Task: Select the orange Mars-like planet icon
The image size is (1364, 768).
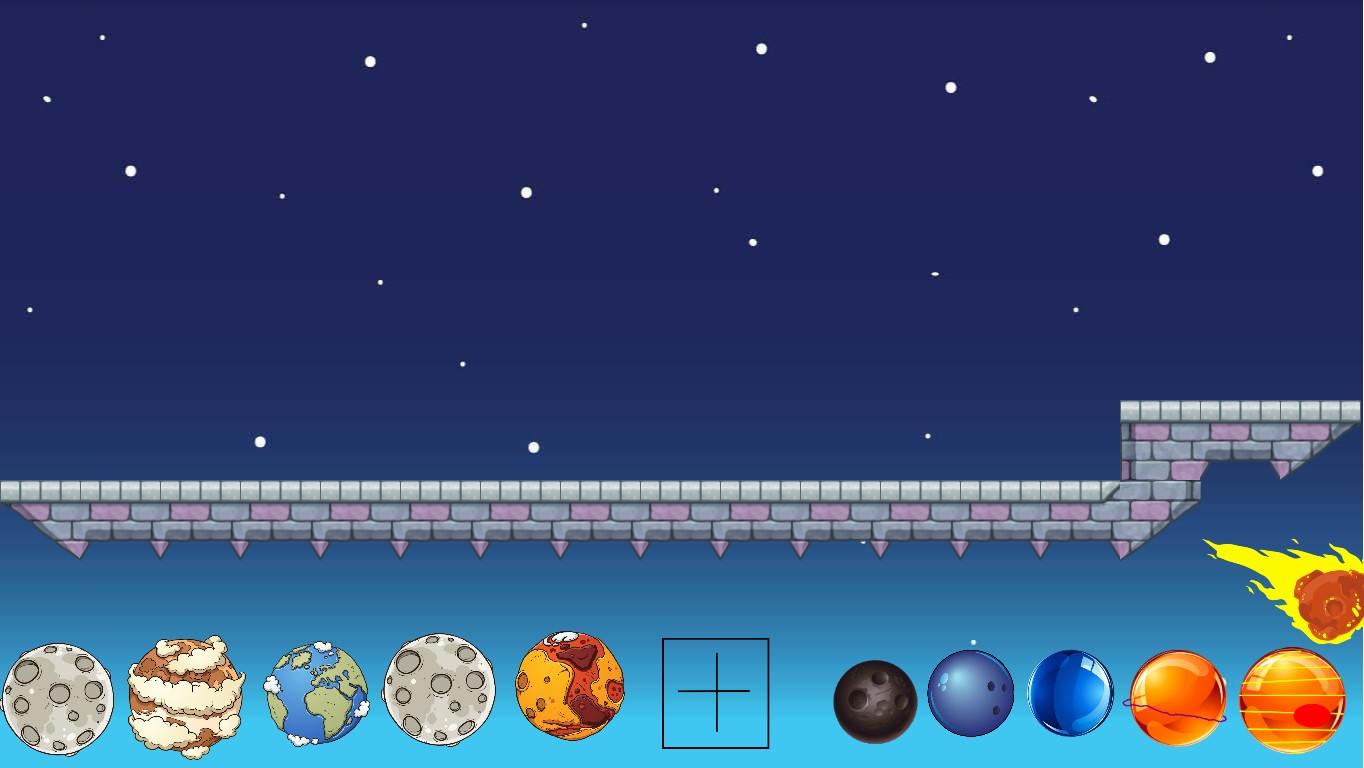Action: point(570,691)
